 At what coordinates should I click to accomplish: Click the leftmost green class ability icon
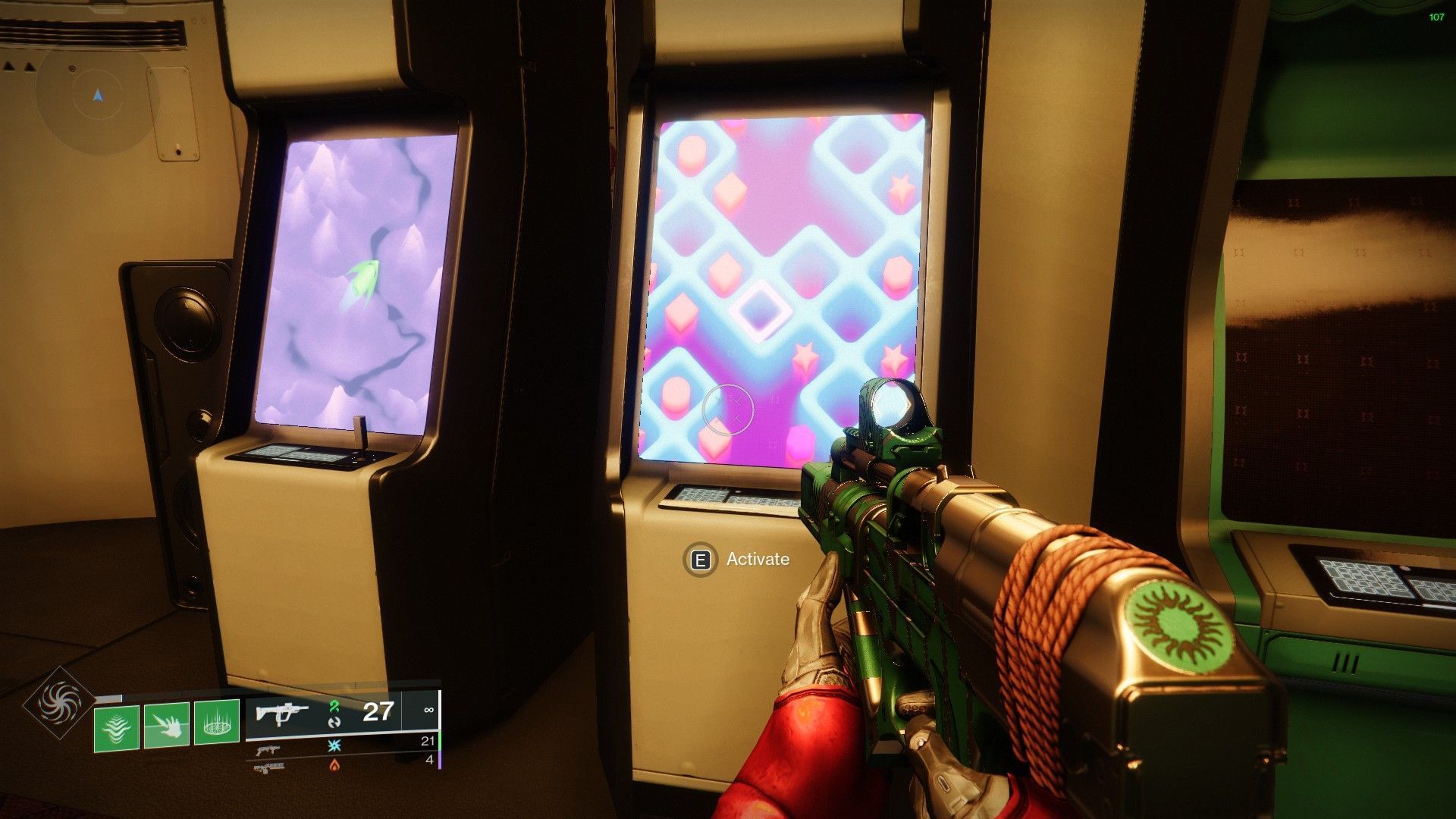(x=115, y=726)
